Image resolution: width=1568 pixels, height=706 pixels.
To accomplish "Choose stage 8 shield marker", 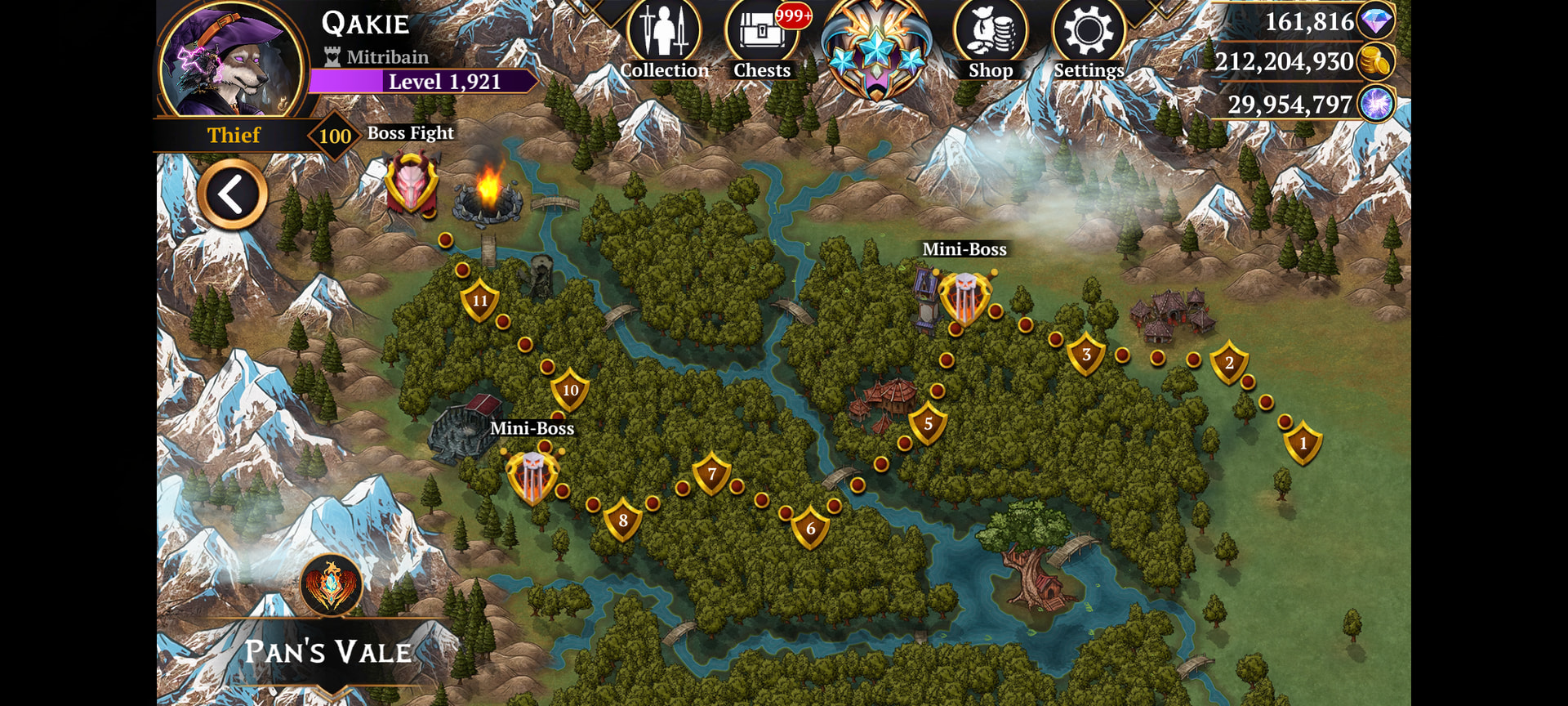I will (x=623, y=521).
